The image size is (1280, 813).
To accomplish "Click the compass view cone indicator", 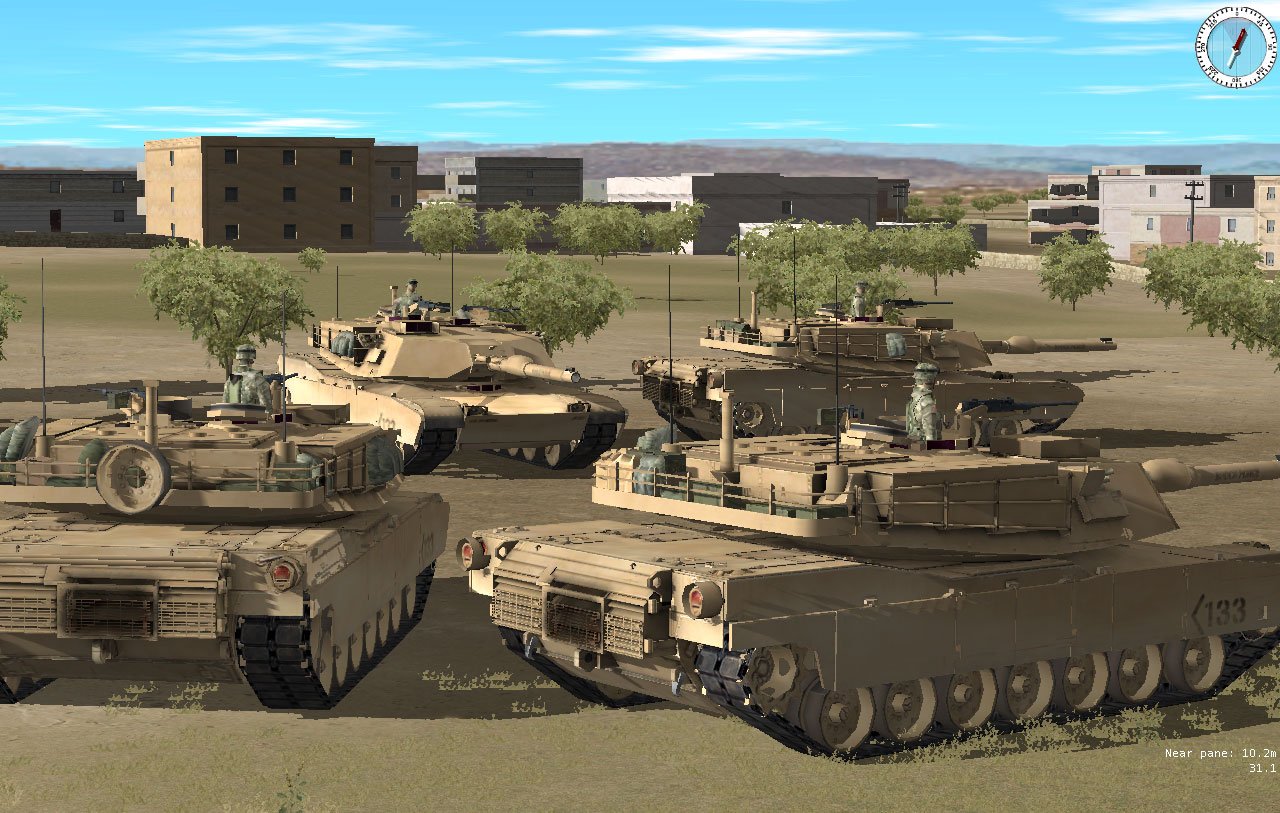I will pos(1231,28).
